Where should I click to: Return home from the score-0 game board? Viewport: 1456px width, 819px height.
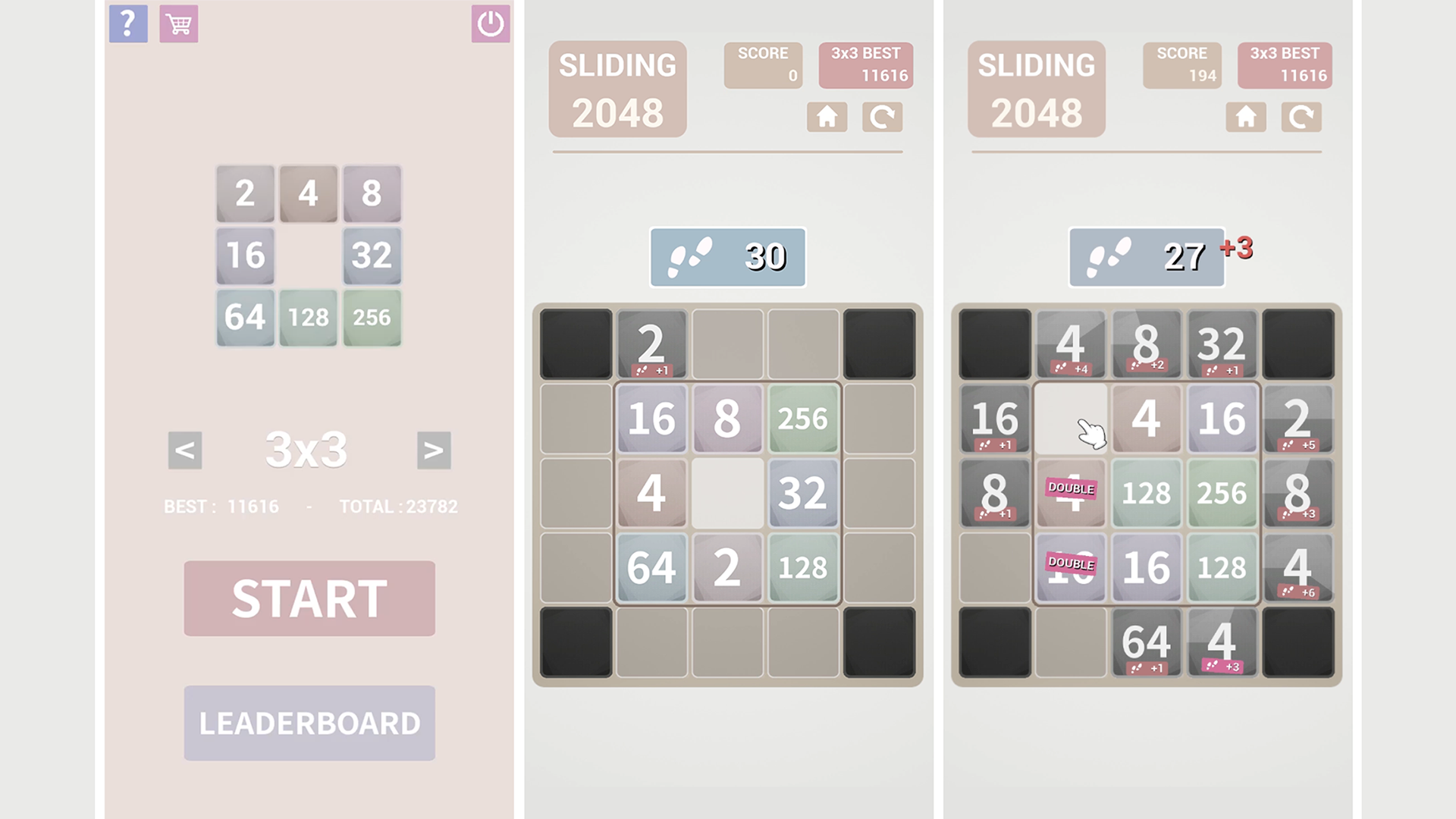pyautogui.click(x=827, y=118)
